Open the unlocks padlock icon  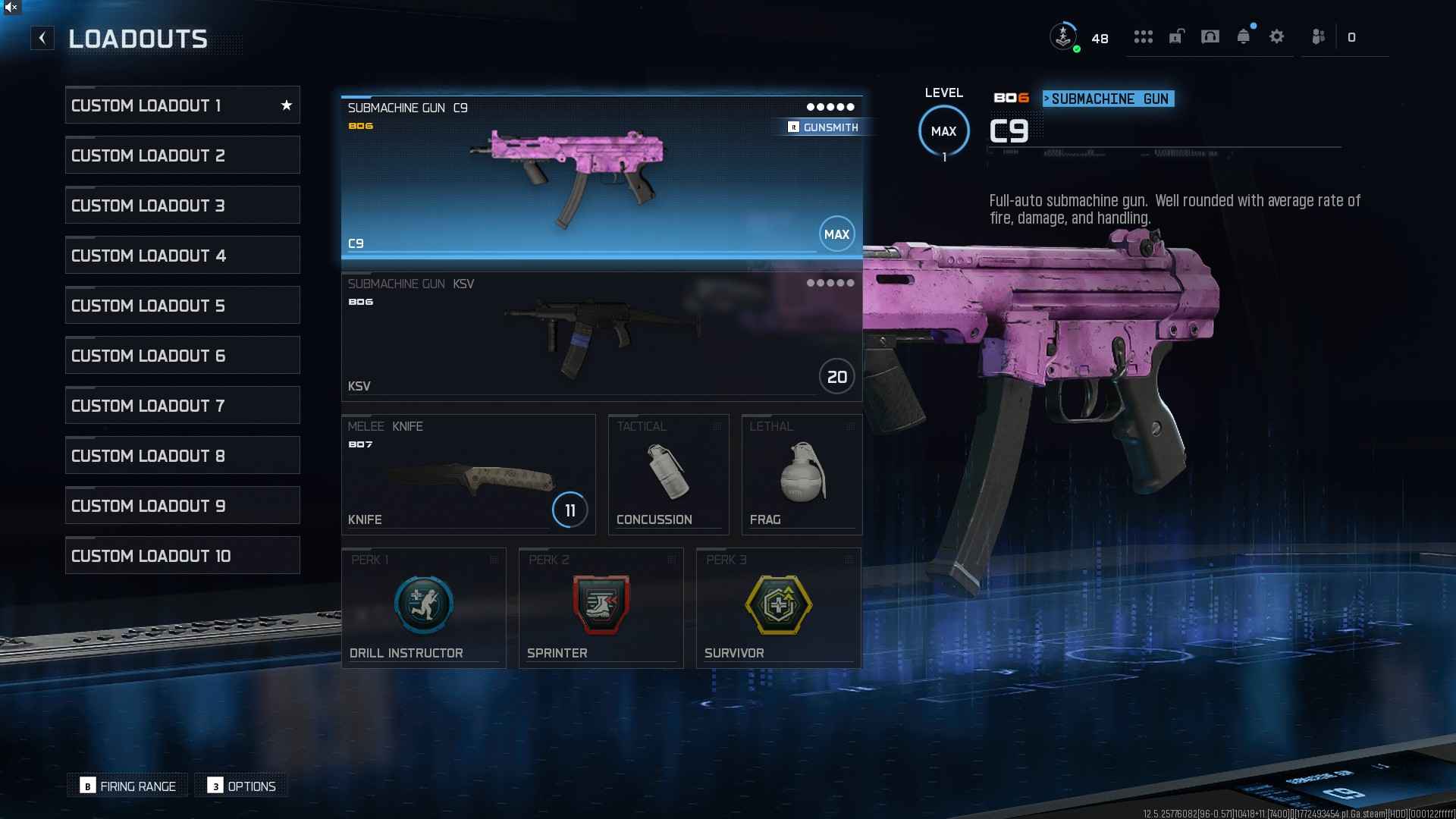(x=1177, y=36)
